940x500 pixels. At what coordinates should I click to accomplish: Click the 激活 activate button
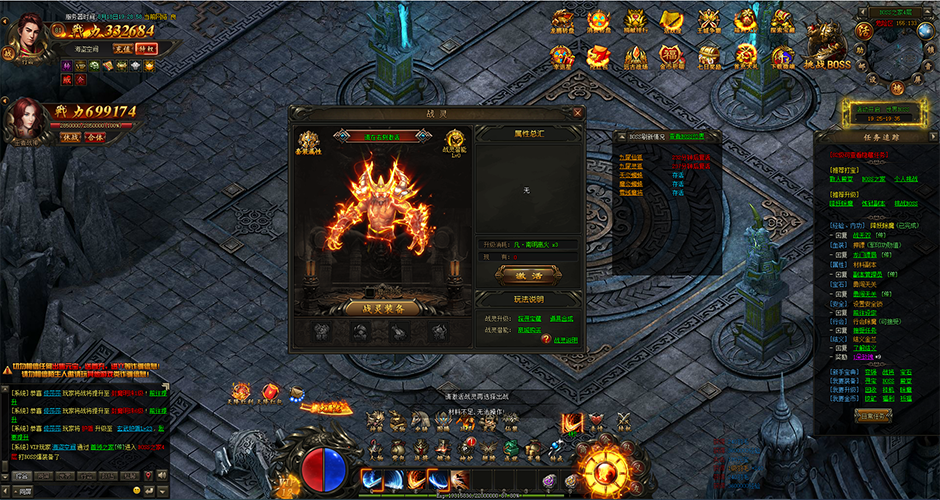(x=520, y=274)
